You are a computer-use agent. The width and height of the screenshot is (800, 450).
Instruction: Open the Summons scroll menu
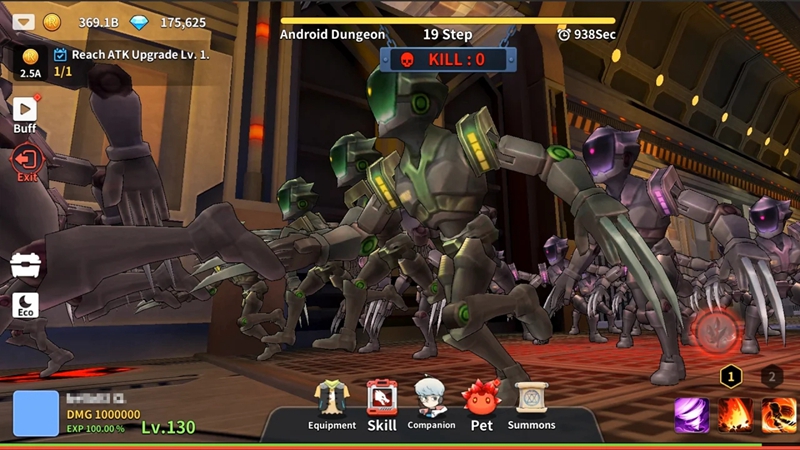pyautogui.click(x=531, y=404)
